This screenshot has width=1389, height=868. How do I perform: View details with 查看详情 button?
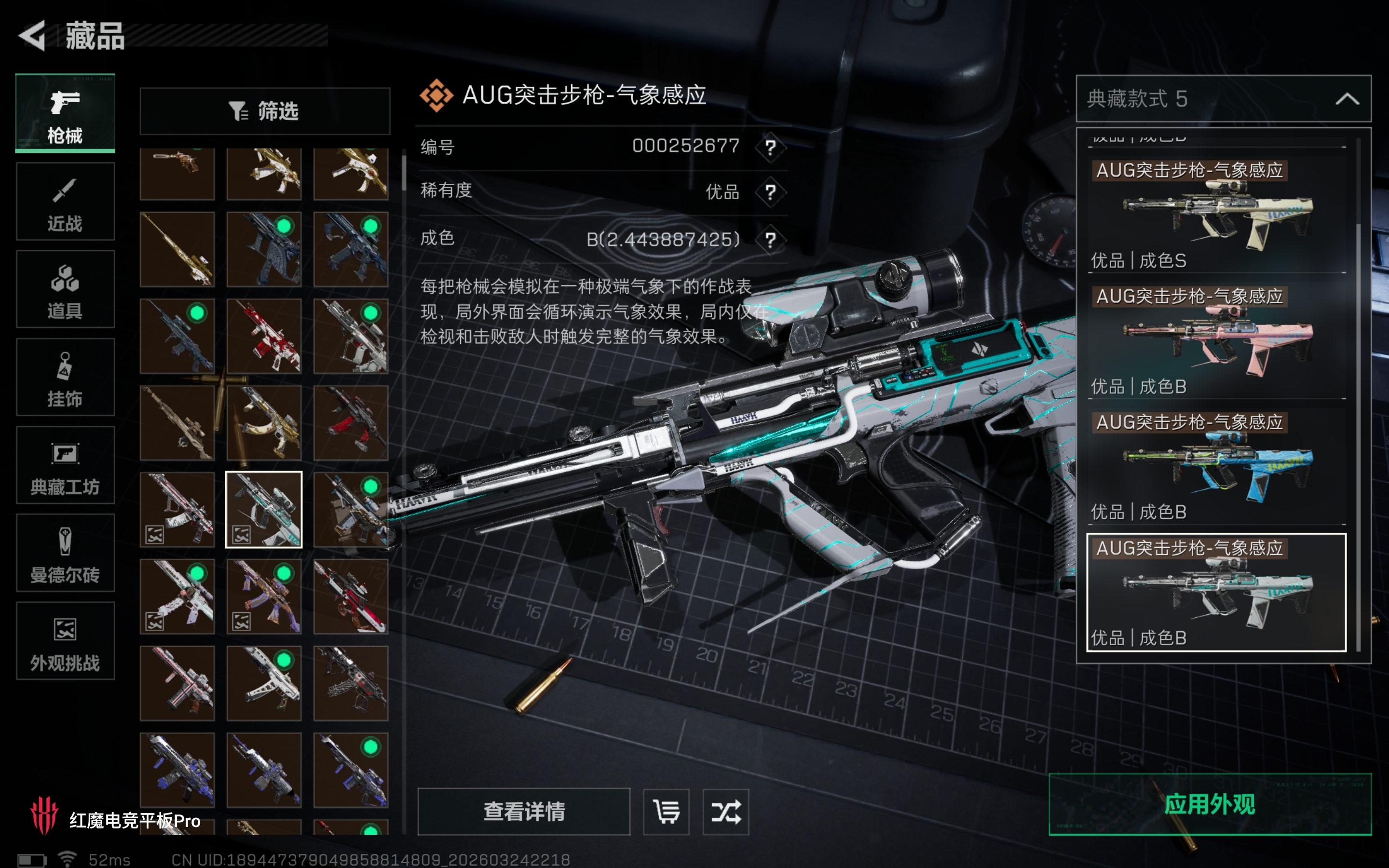pyautogui.click(x=523, y=812)
